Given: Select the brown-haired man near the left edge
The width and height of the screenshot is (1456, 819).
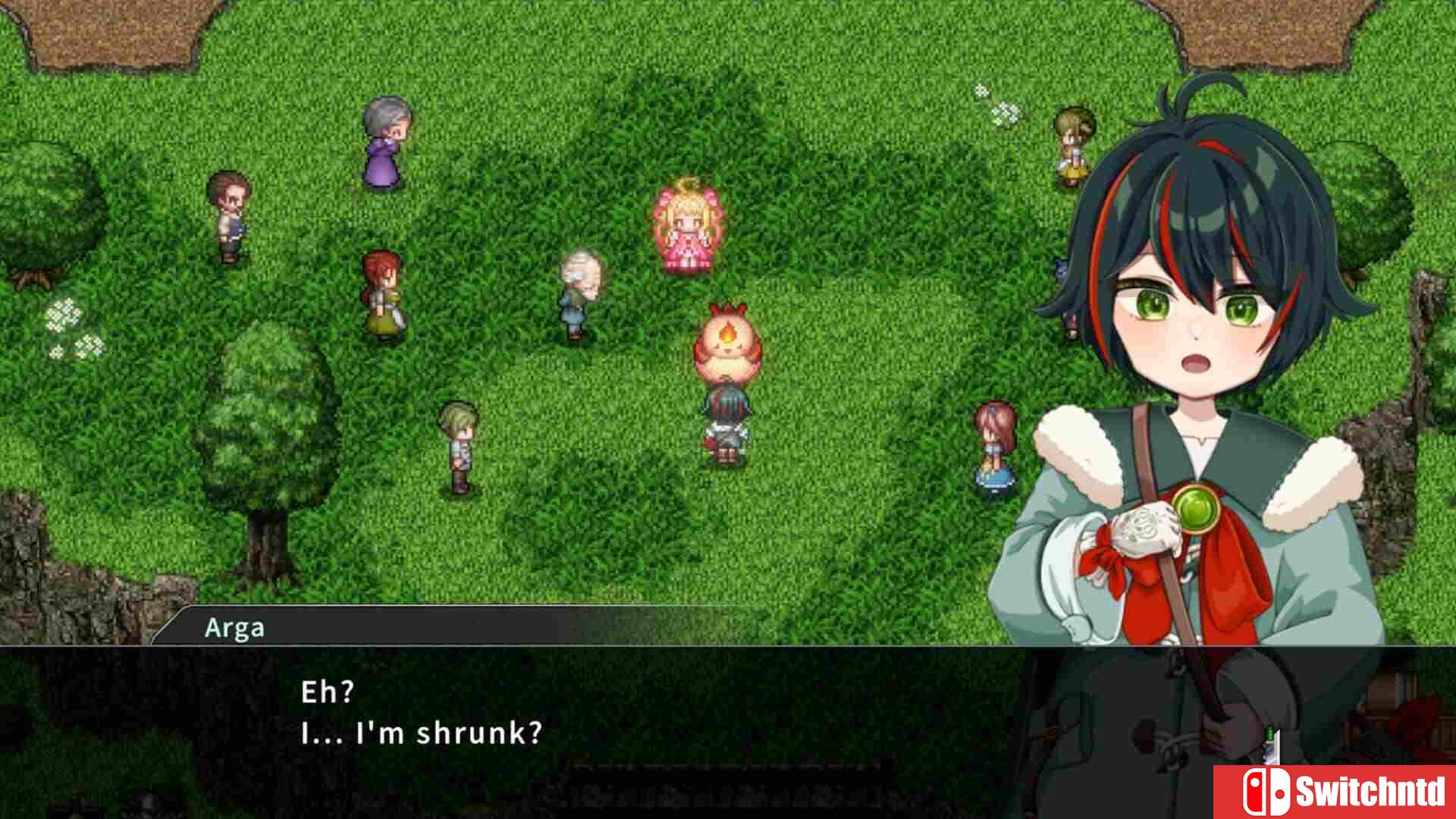Looking at the screenshot, I should click(x=229, y=216).
